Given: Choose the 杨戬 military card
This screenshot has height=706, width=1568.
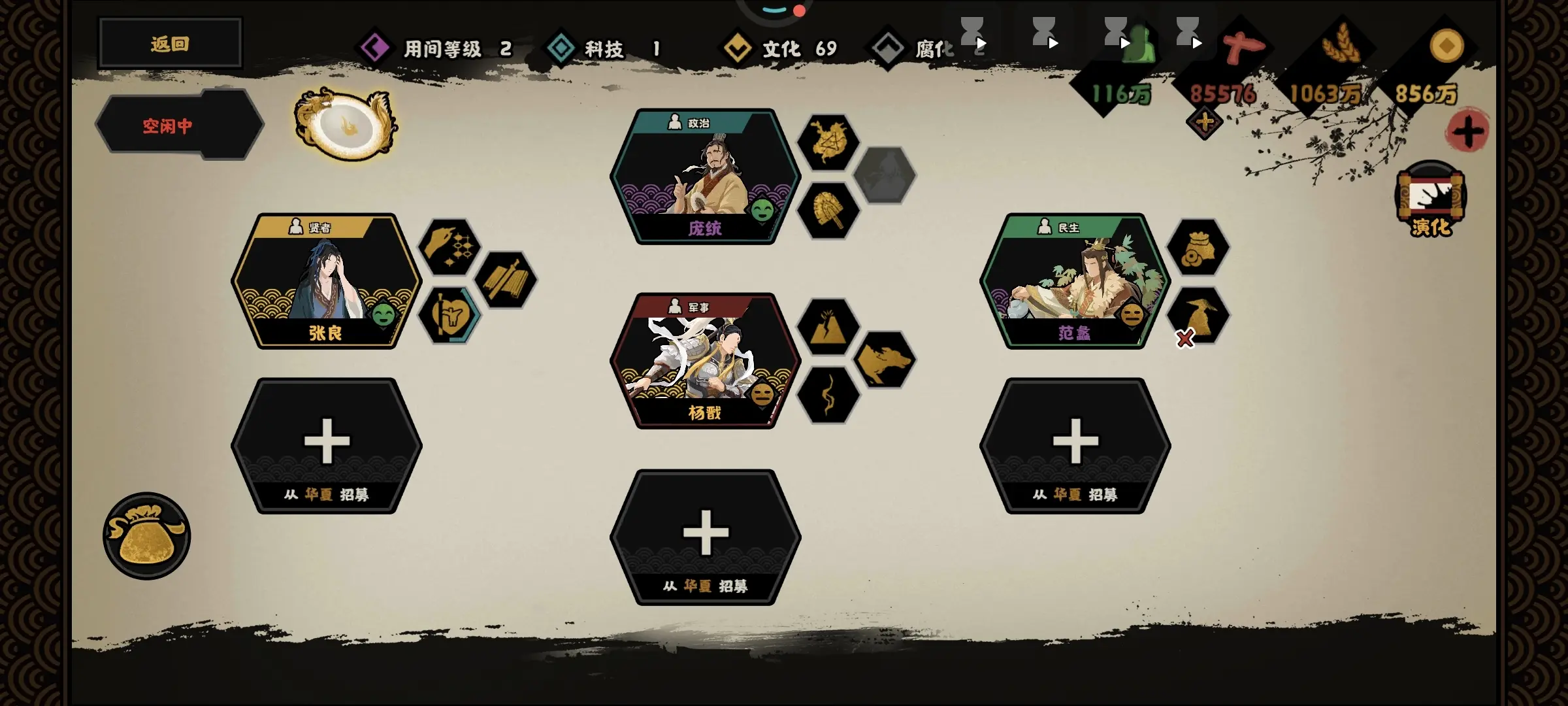Looking at the screenshot, I should pos(705,361).
